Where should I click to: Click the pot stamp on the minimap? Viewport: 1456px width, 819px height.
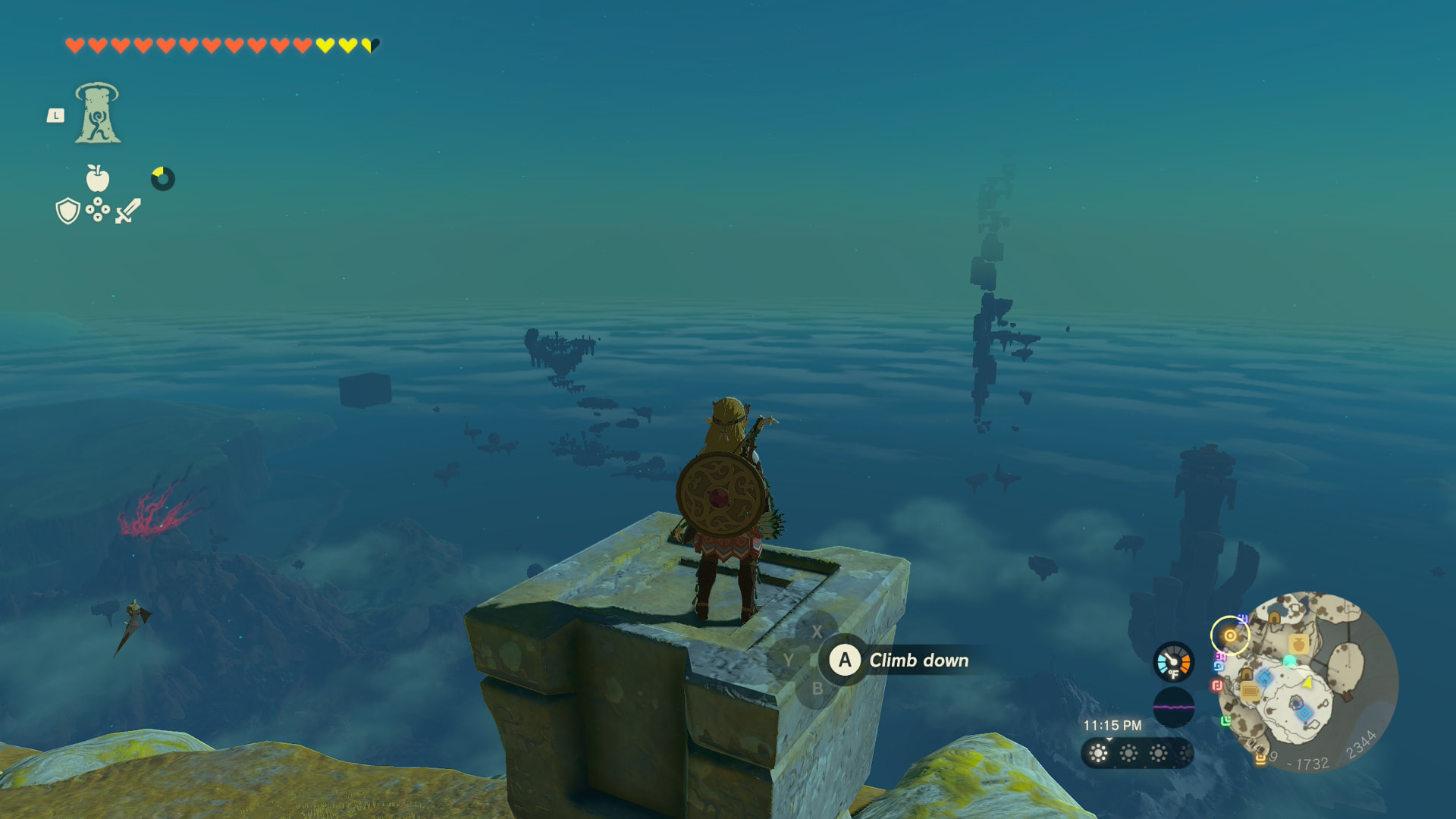(x=1298, y=645)
